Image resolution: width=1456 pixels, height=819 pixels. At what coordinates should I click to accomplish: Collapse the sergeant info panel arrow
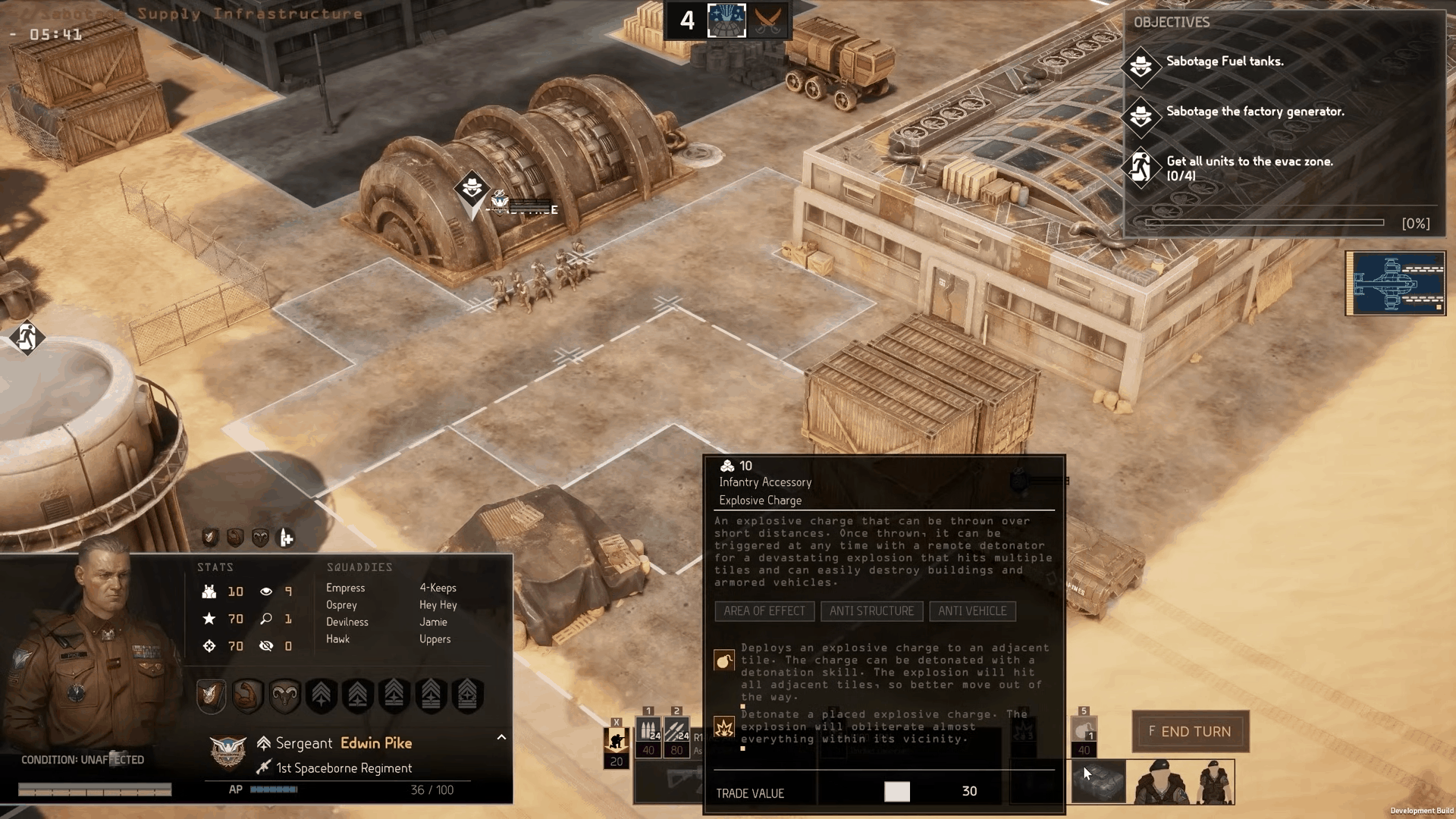tap(501, 737)
